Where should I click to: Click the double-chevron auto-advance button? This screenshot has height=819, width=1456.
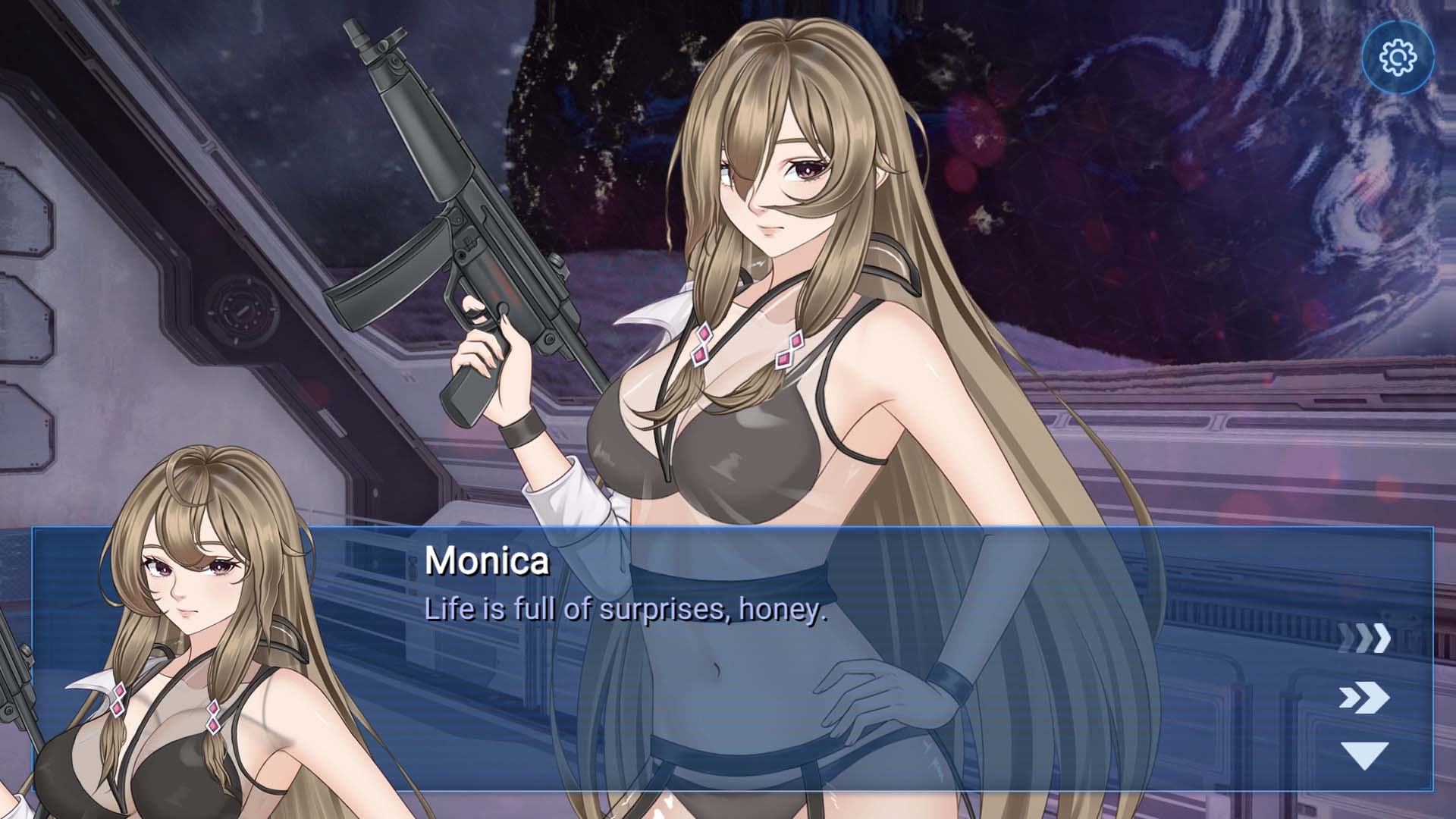[x=1363, y=698]
